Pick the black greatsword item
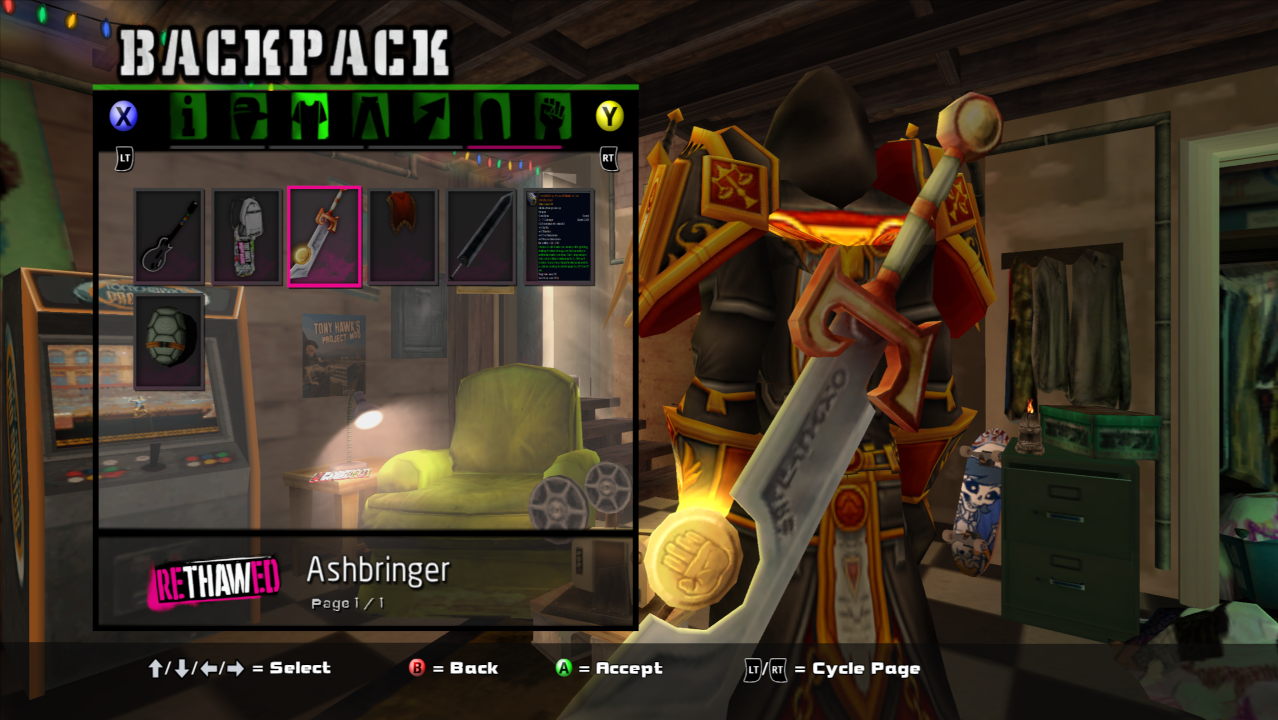Viewport: 1278px width, 720px height. [x=480, y=237]
